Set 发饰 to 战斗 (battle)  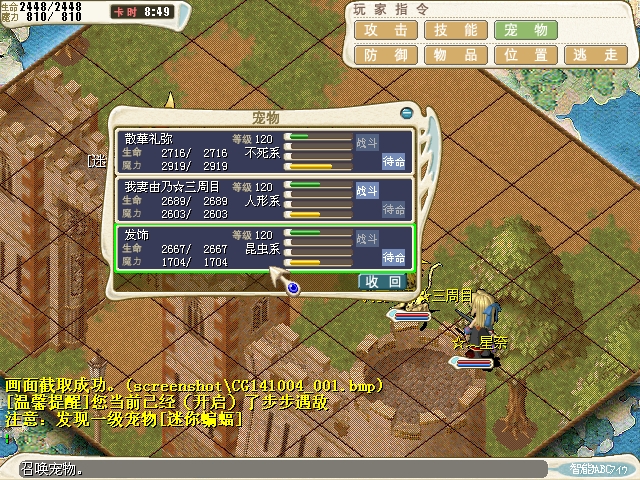click(x=368, y=238)
